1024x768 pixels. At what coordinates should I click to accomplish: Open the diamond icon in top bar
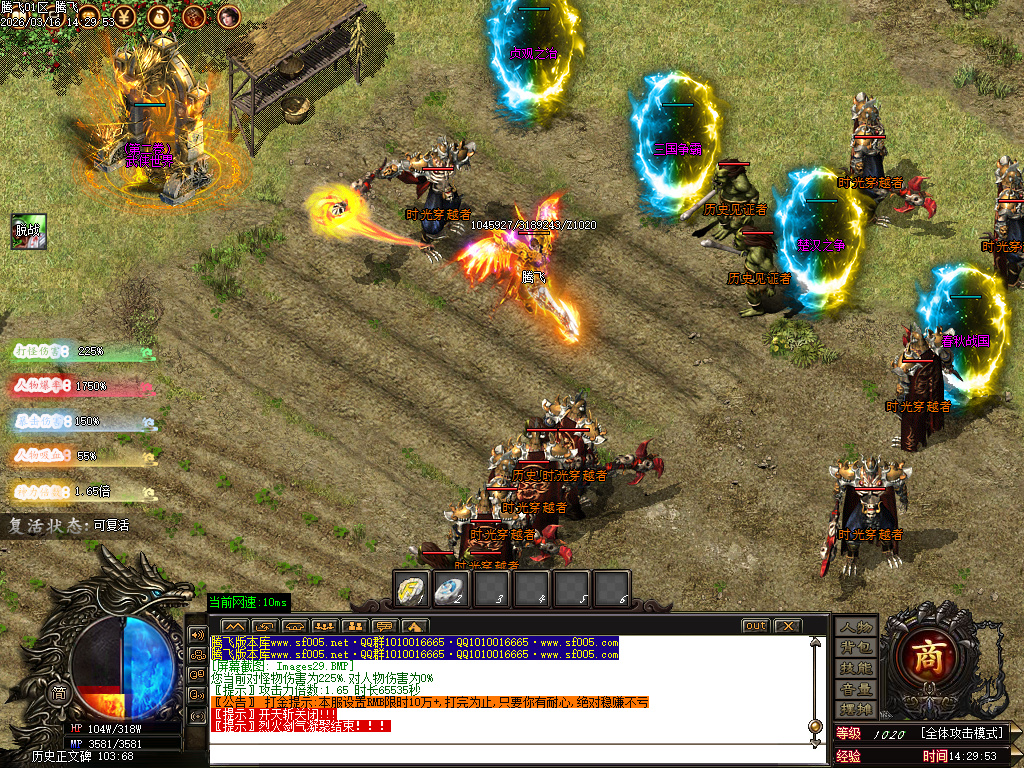coord(90,16)
